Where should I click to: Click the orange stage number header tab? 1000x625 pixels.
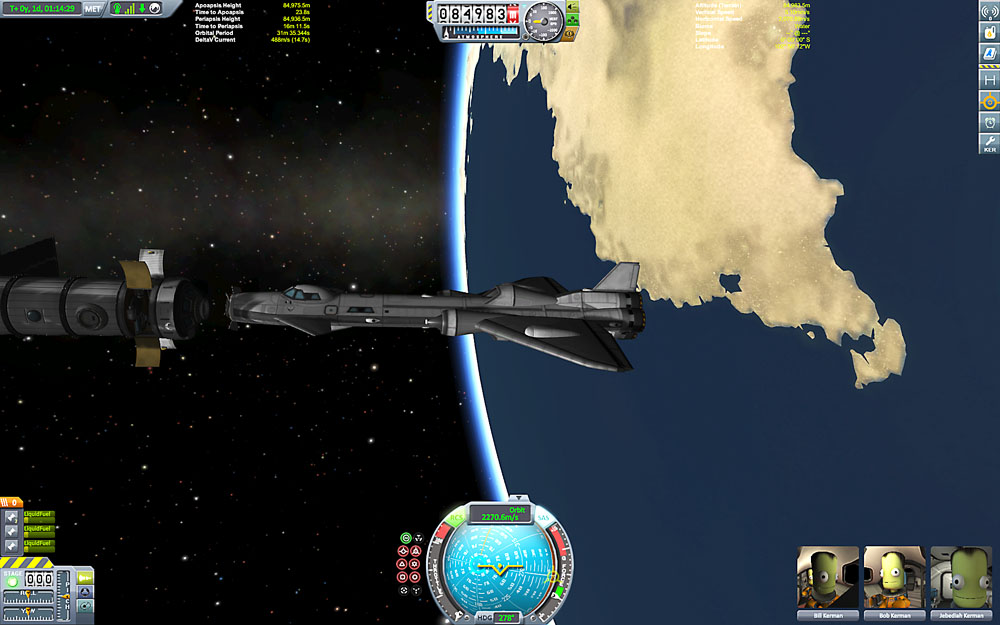click(11, 502)
